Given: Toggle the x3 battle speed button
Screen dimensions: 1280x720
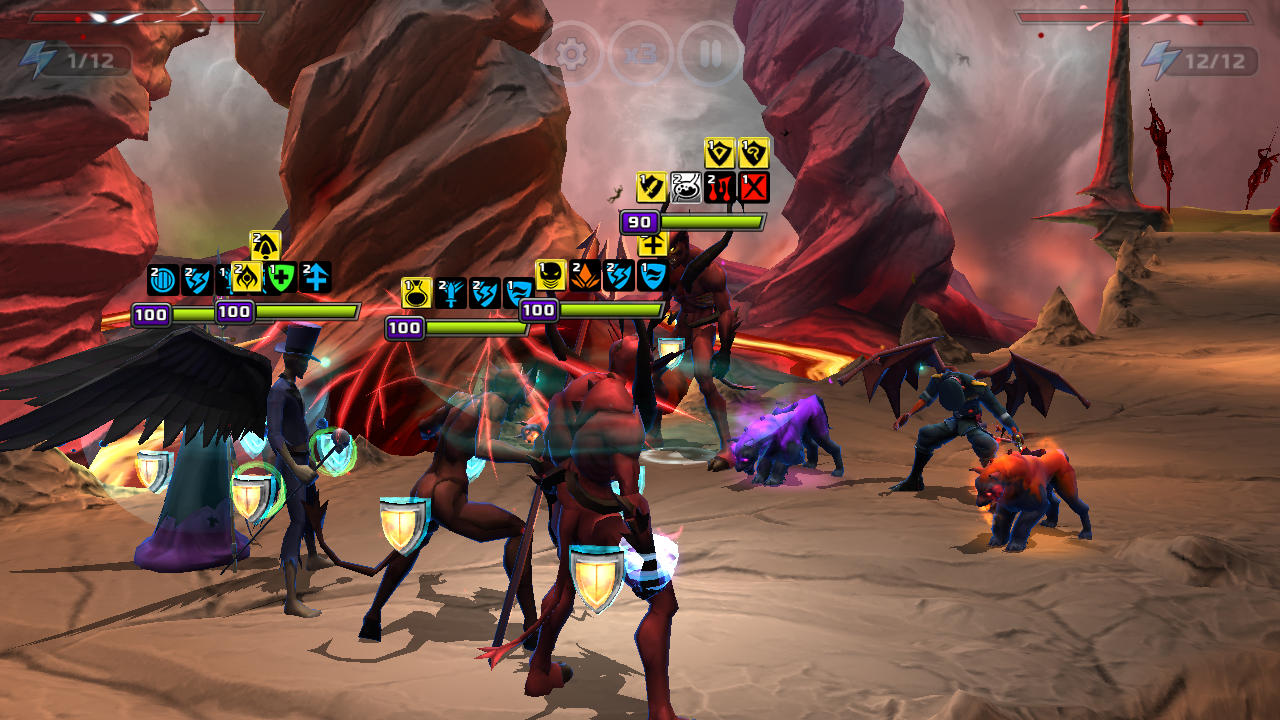Looking at the screenshot, I should [640, 53].
